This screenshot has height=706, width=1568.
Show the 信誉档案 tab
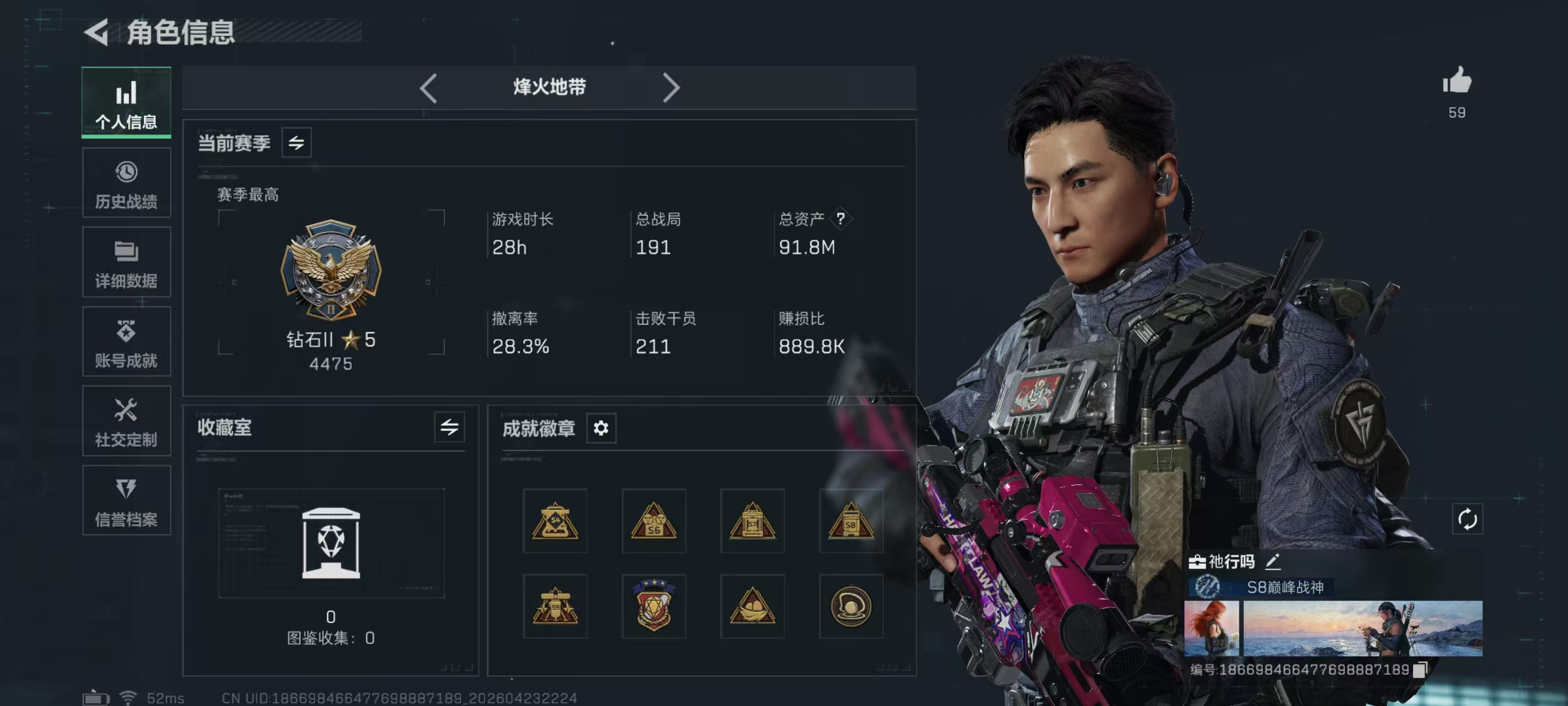click(126, 501)
